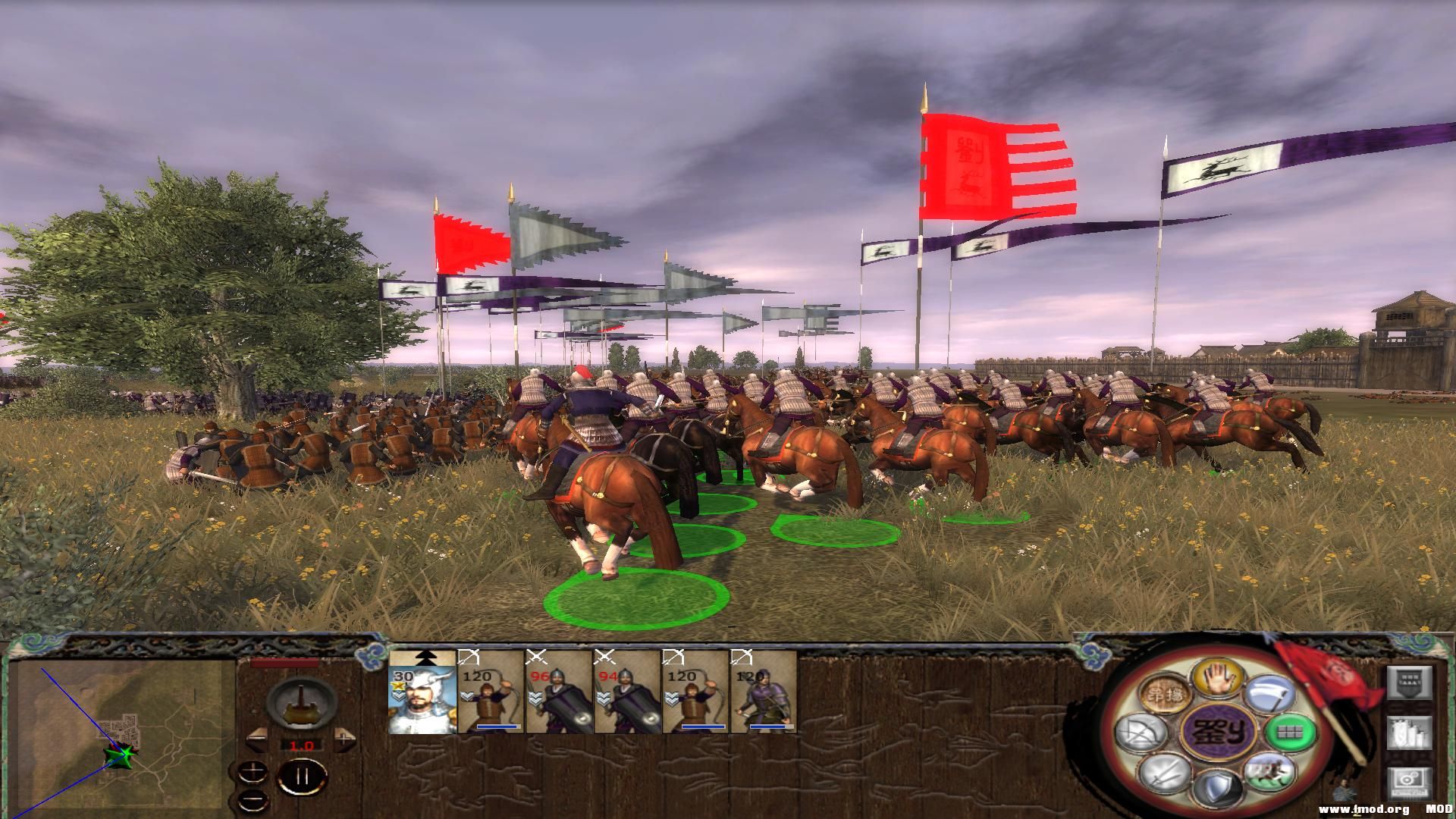Select the cavalry charge command icon
The height and width of the screenshot is (819, 1456).
point(1269,772)
